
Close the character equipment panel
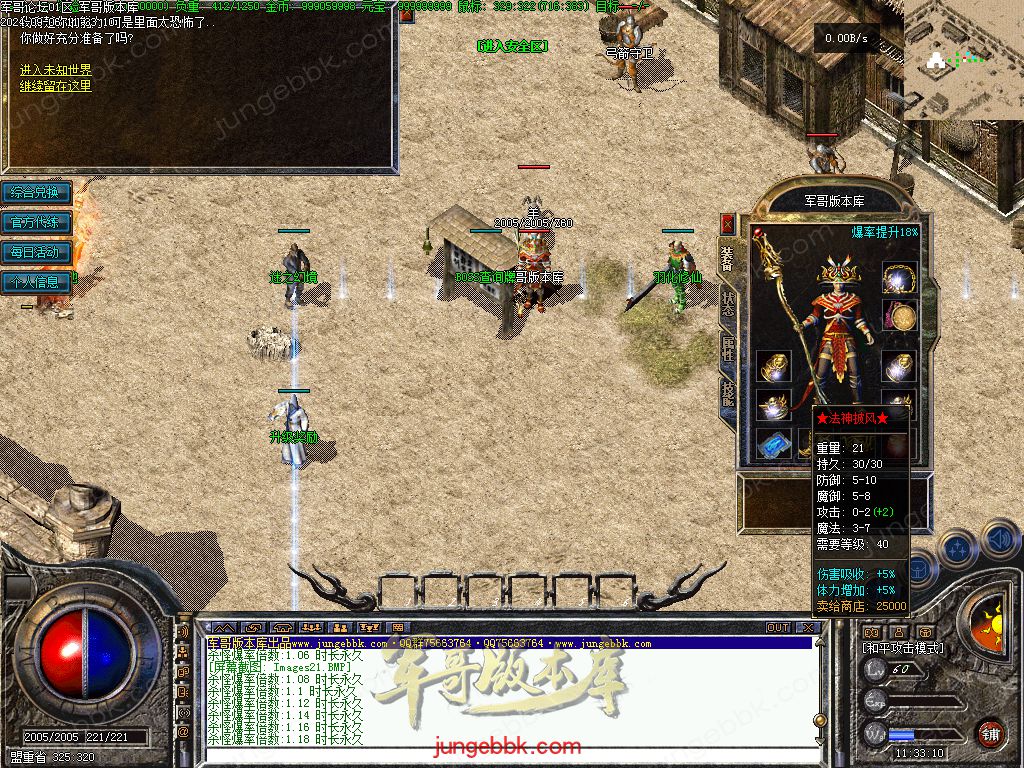pyautogui.click(x=727, y=224)
